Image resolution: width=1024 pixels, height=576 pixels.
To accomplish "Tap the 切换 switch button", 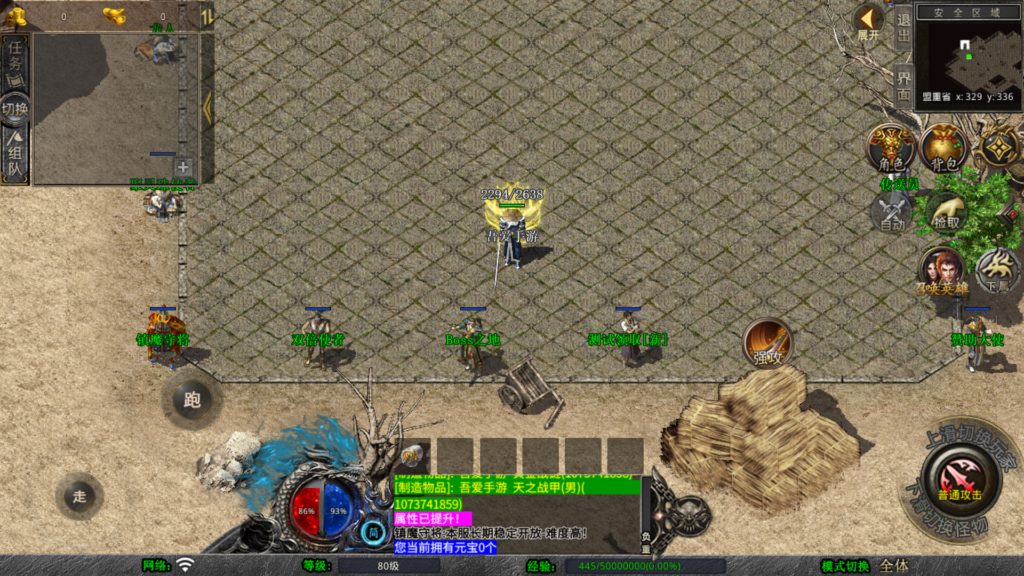I will point(15,109).
